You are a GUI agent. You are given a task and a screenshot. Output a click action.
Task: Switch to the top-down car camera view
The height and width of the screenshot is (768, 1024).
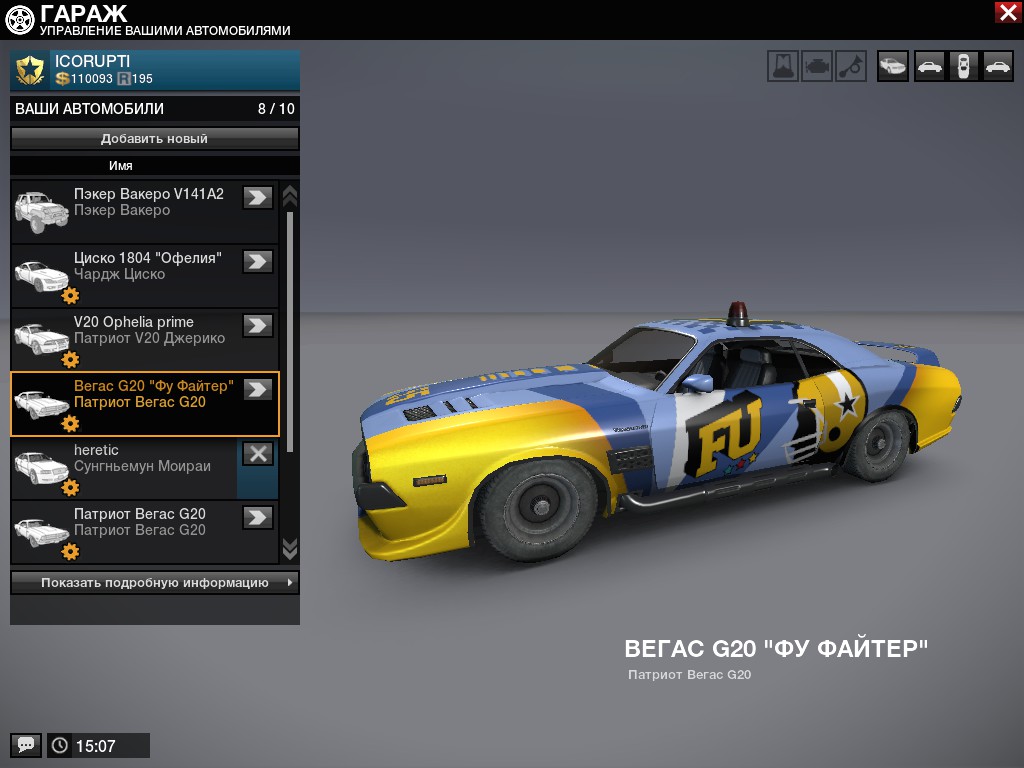point(963,66)
